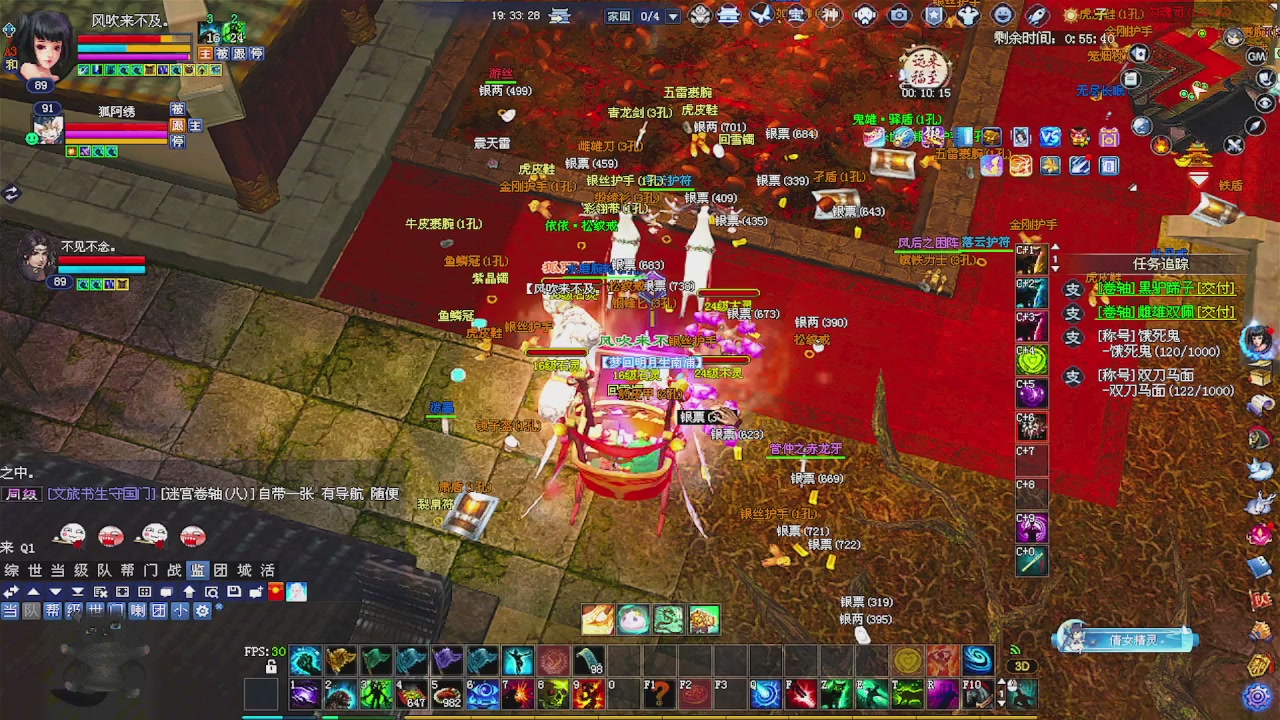
Task: Toggle the 帮 chat channel filter
Action: pyautogui.click(x=52, y=610)
